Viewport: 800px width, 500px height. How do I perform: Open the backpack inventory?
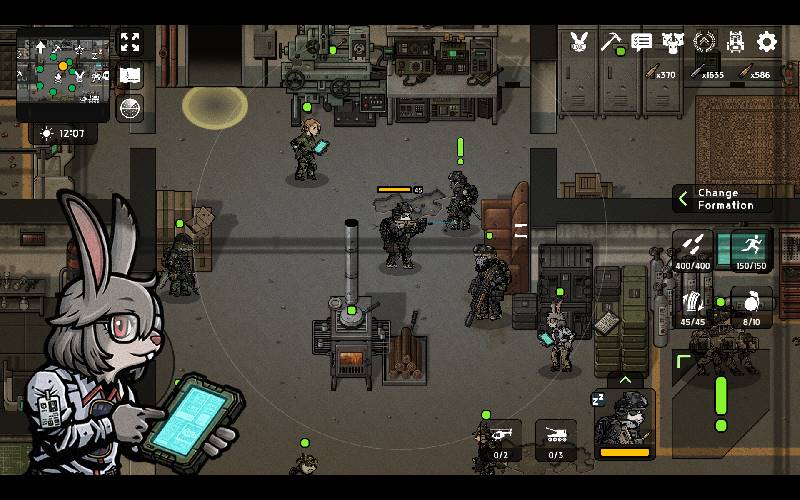[736, 42]
